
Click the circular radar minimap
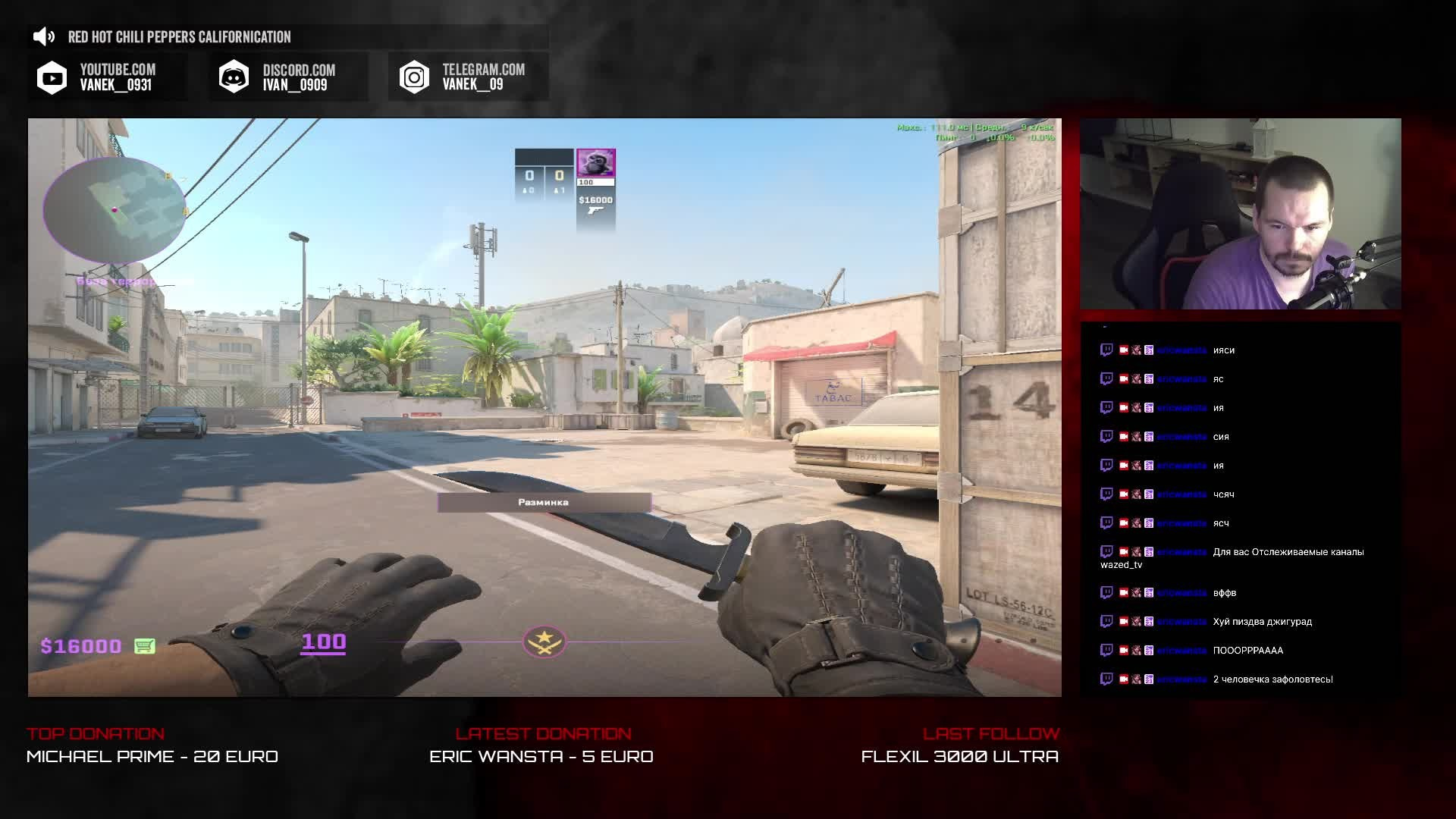pos(115,210)
